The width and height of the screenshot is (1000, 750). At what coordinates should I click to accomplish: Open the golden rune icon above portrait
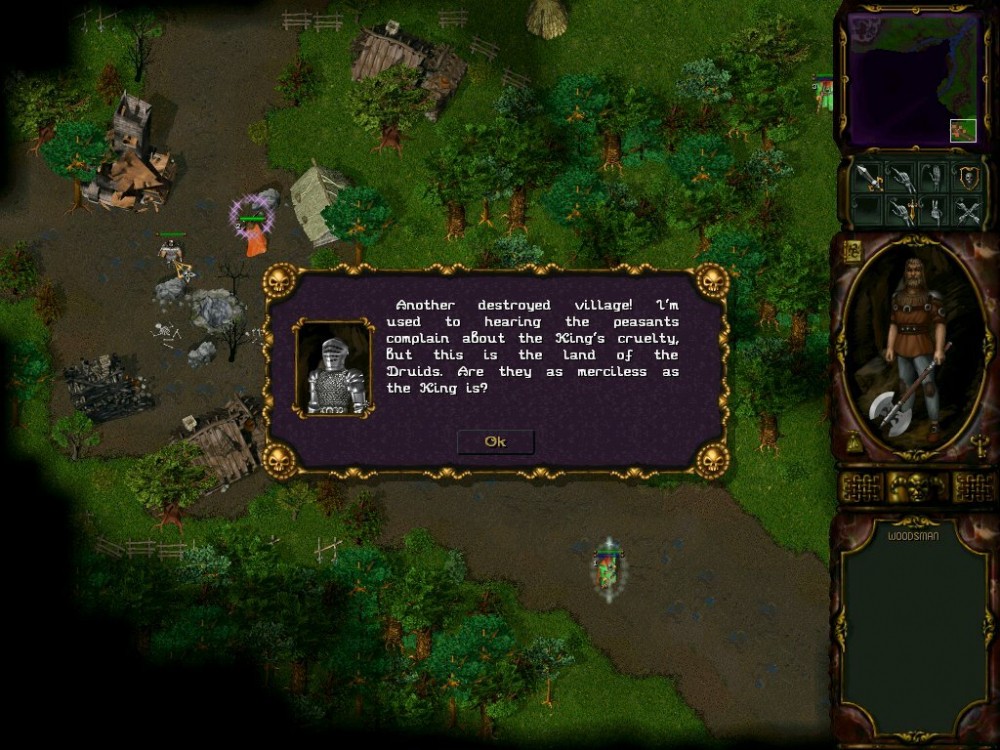click(x=852, y=252)
